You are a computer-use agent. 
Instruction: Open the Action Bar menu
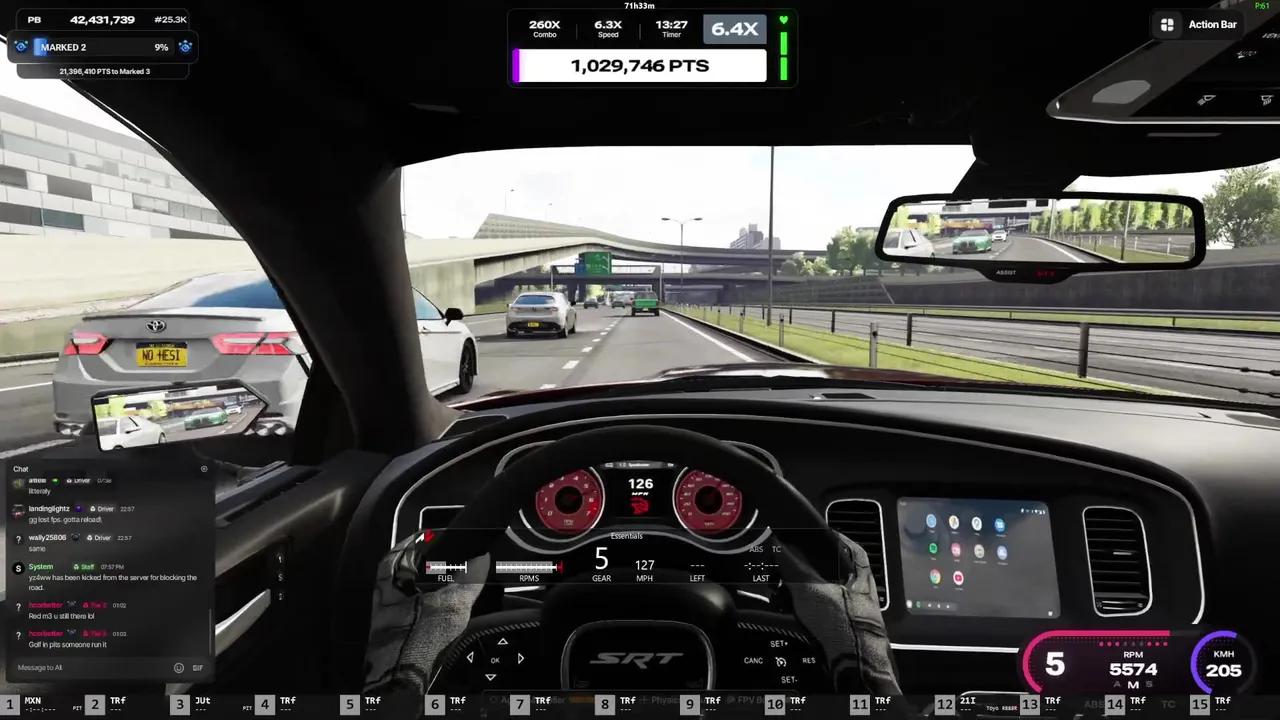pos(1200,25)
